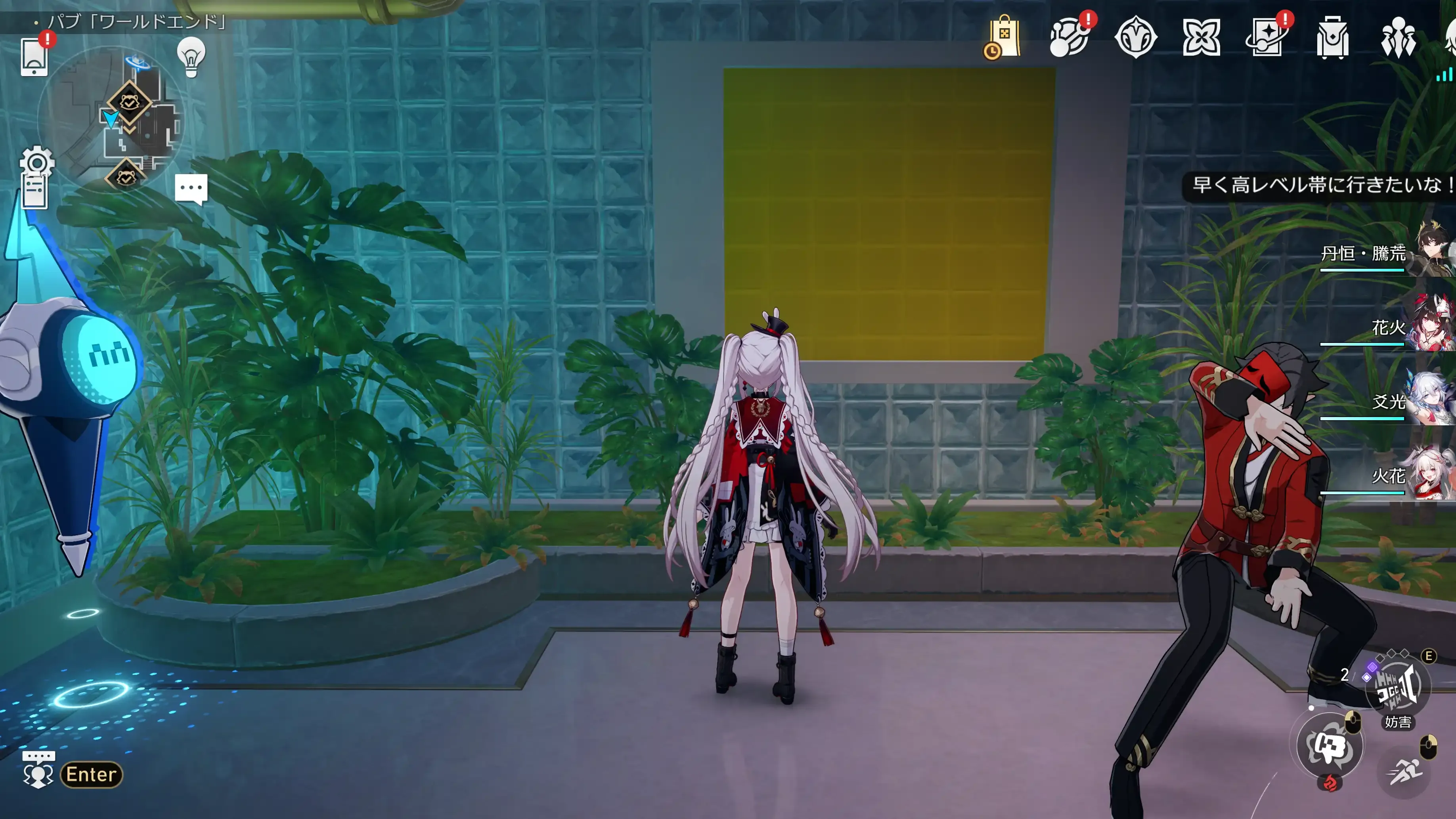Open the phone messages icon with red badge
The image size is (1456, 819).
coord(35,58)
